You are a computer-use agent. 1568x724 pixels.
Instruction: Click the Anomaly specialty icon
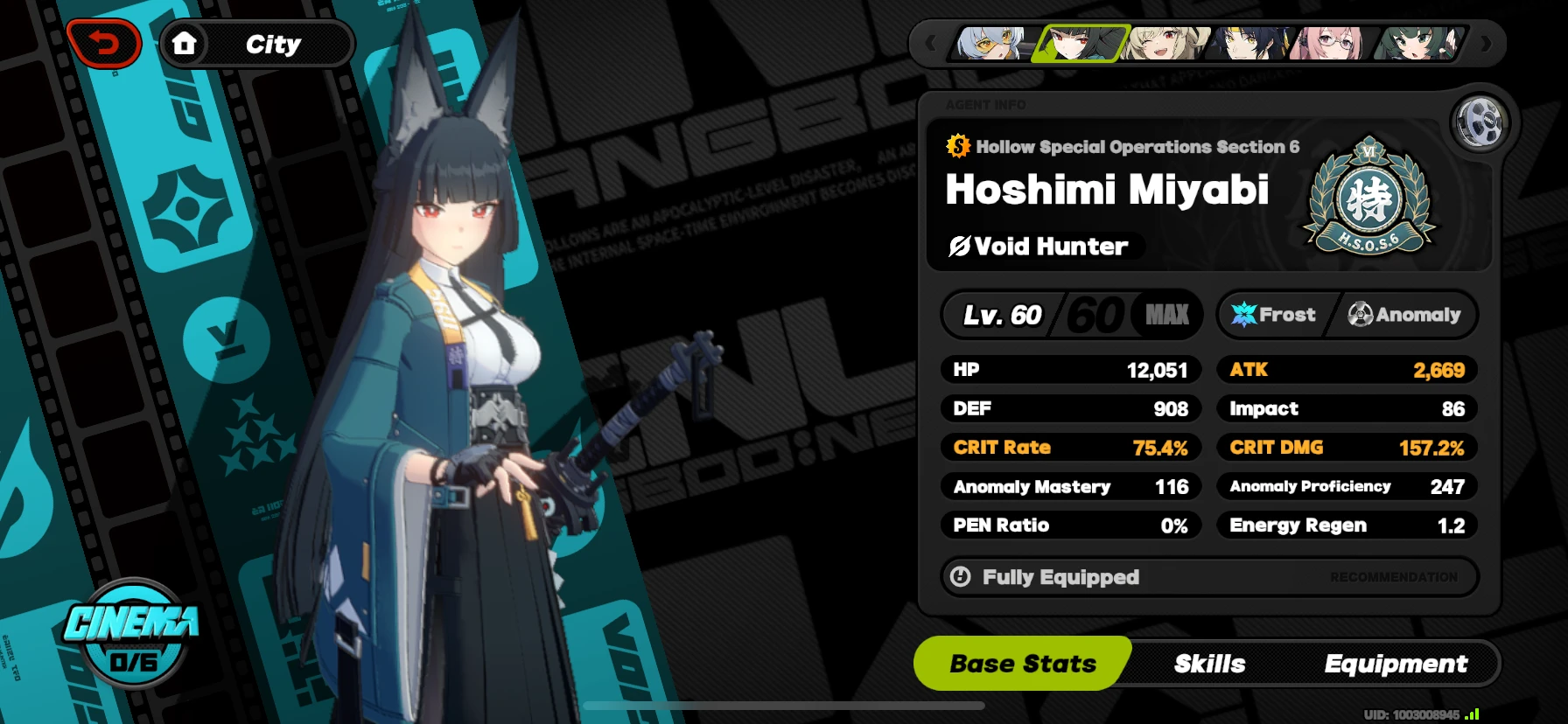click(x=1360, y=315)
